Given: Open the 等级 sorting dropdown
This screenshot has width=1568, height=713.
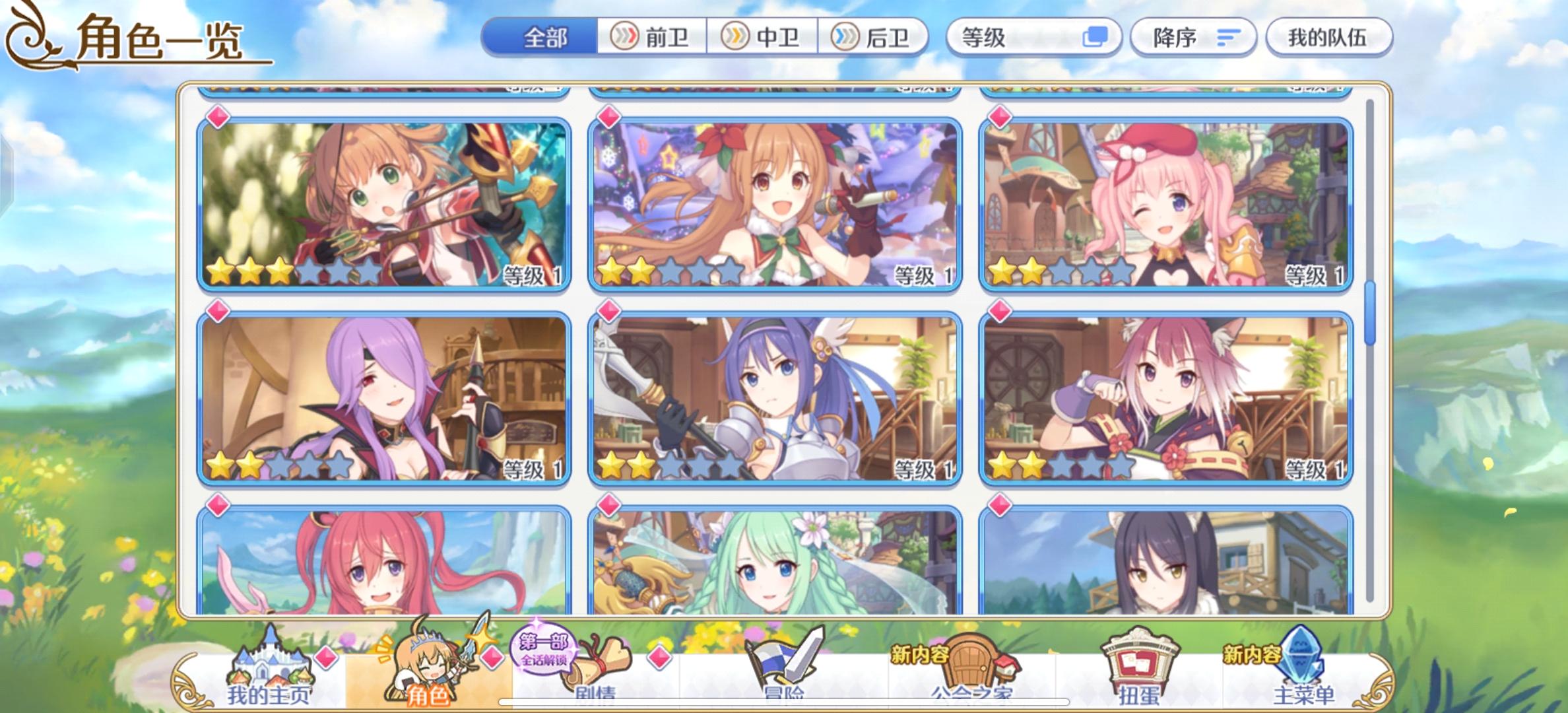Looking at the screenshot, I should coord(1033,38).
